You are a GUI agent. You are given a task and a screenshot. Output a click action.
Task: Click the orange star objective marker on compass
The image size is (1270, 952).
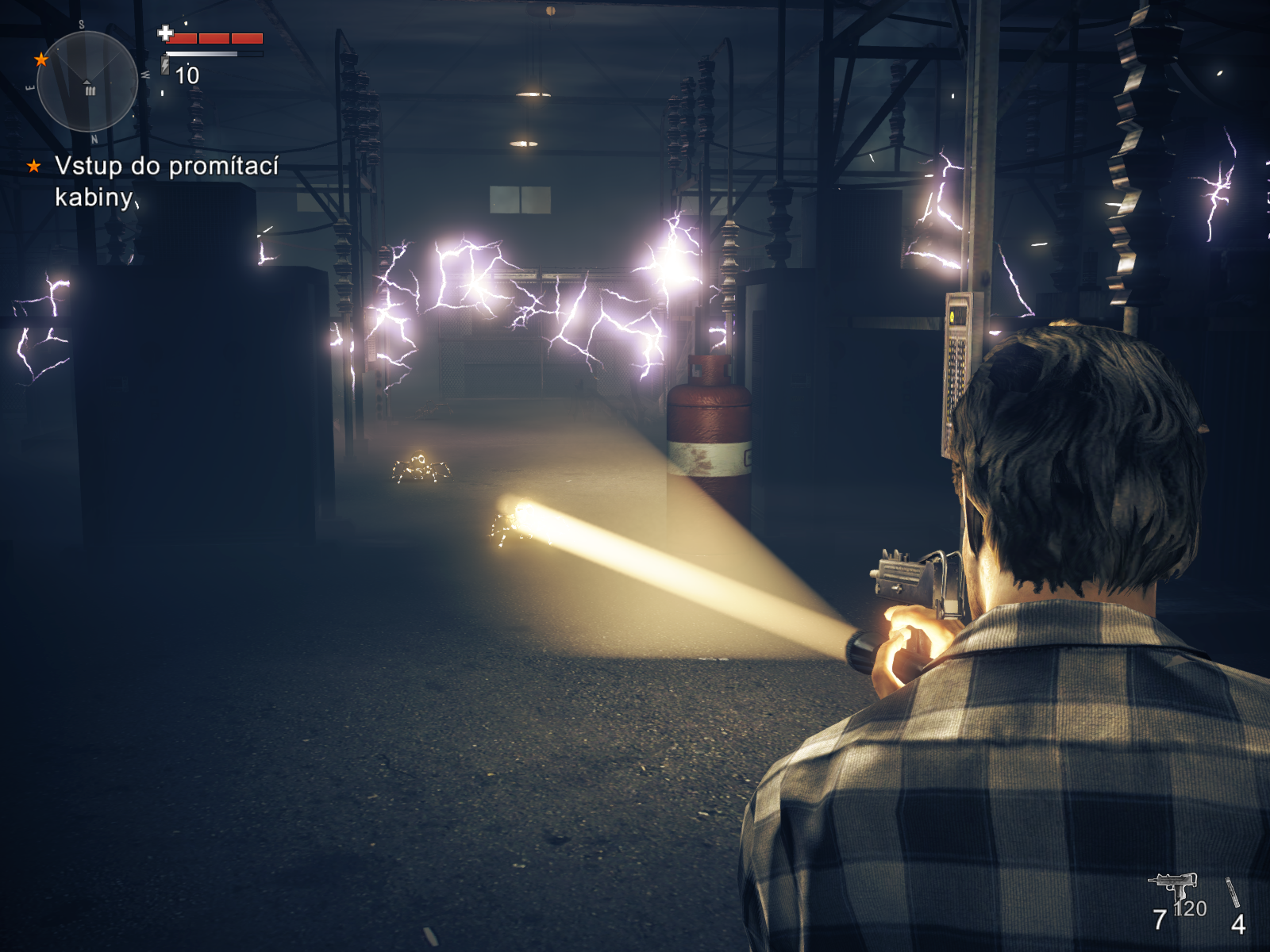point(41,59)
